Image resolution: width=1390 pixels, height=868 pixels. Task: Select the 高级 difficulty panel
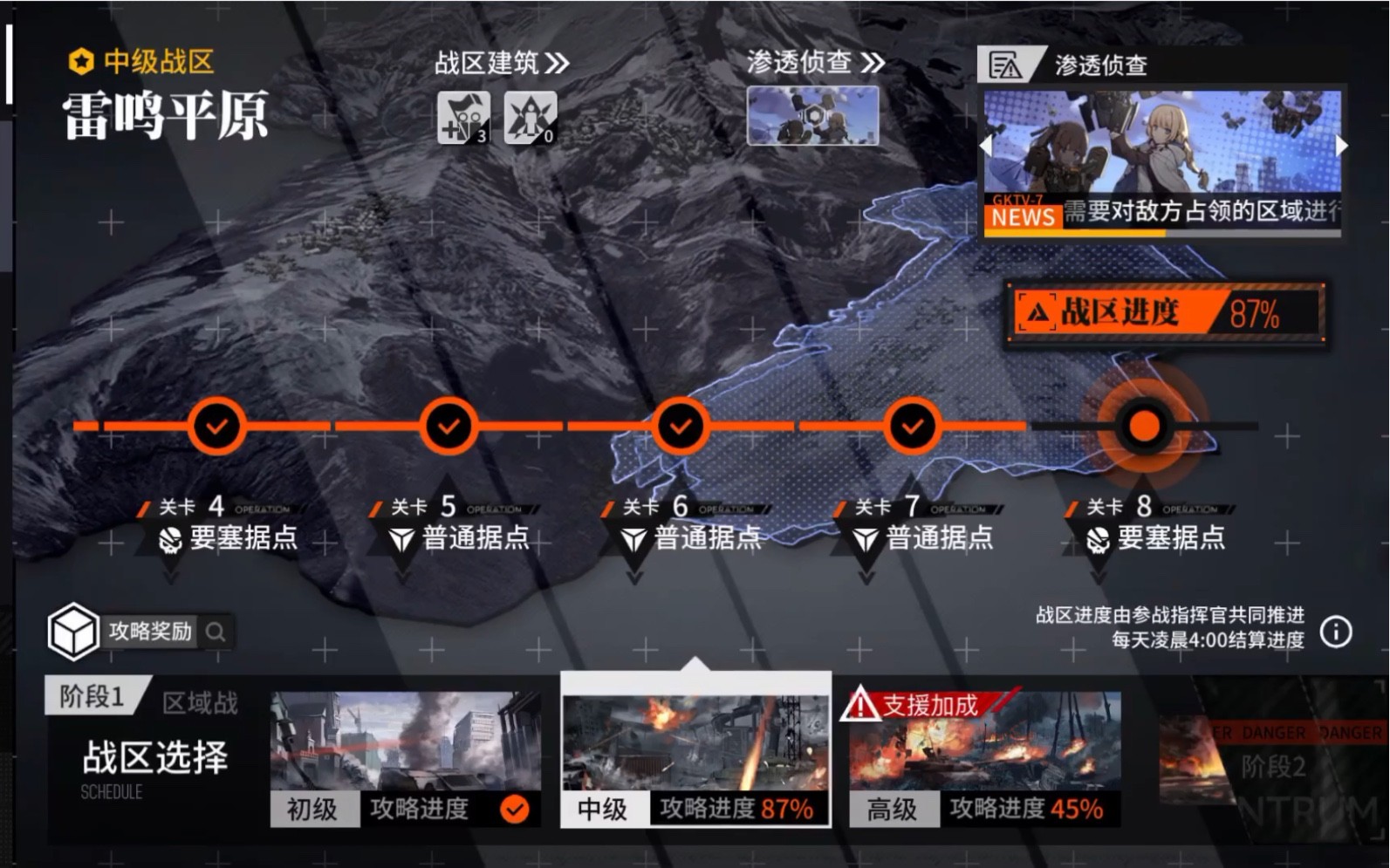(x=894, y=809)
